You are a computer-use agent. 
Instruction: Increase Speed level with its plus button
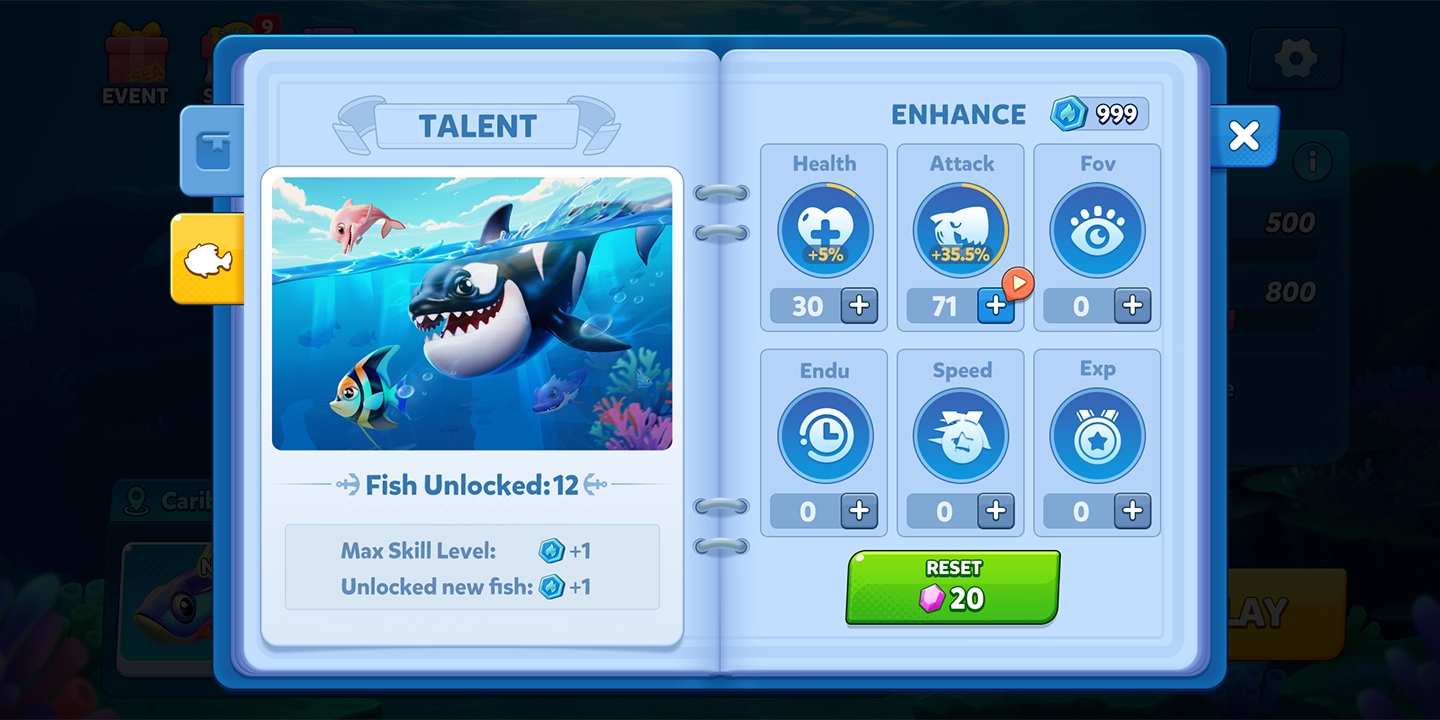996,512
